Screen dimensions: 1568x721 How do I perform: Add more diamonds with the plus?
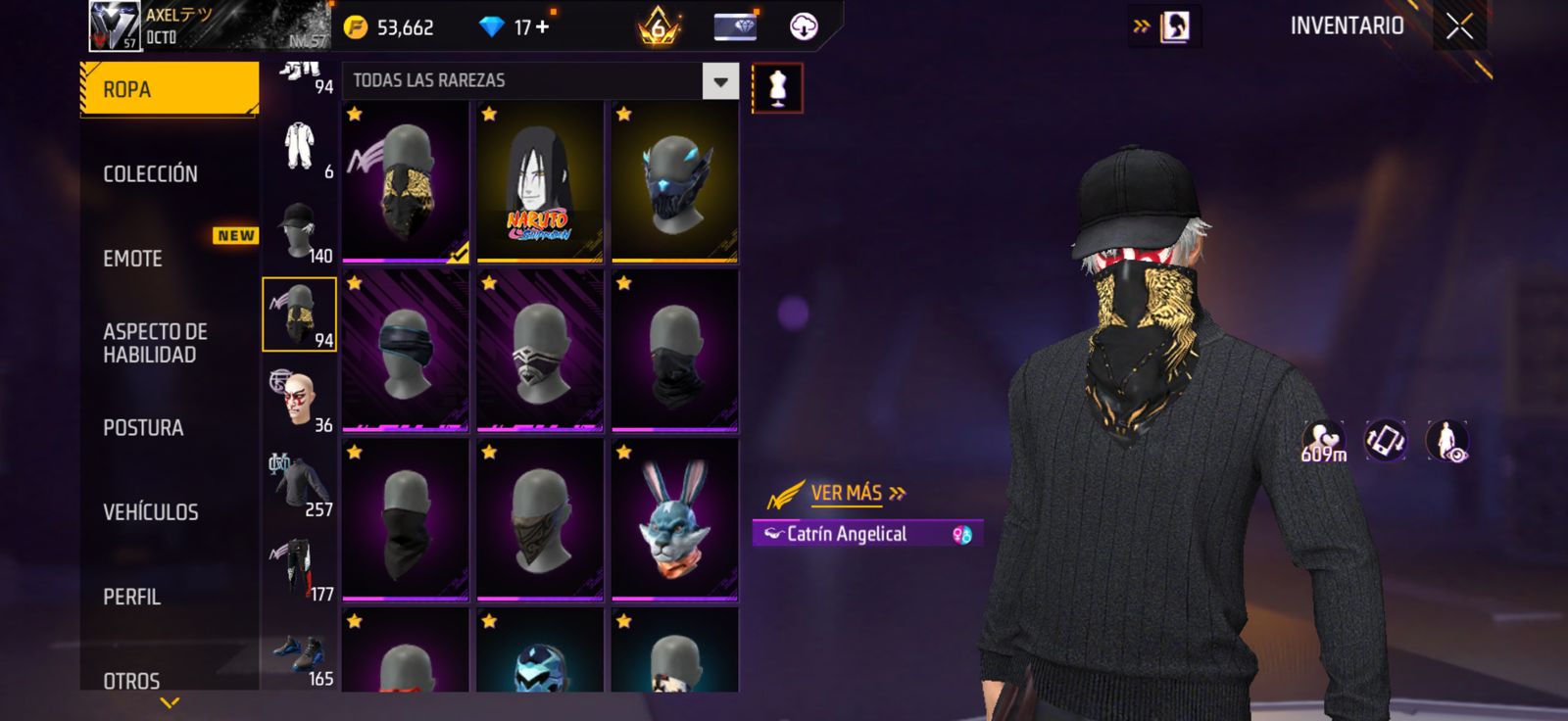coord(542,27)
